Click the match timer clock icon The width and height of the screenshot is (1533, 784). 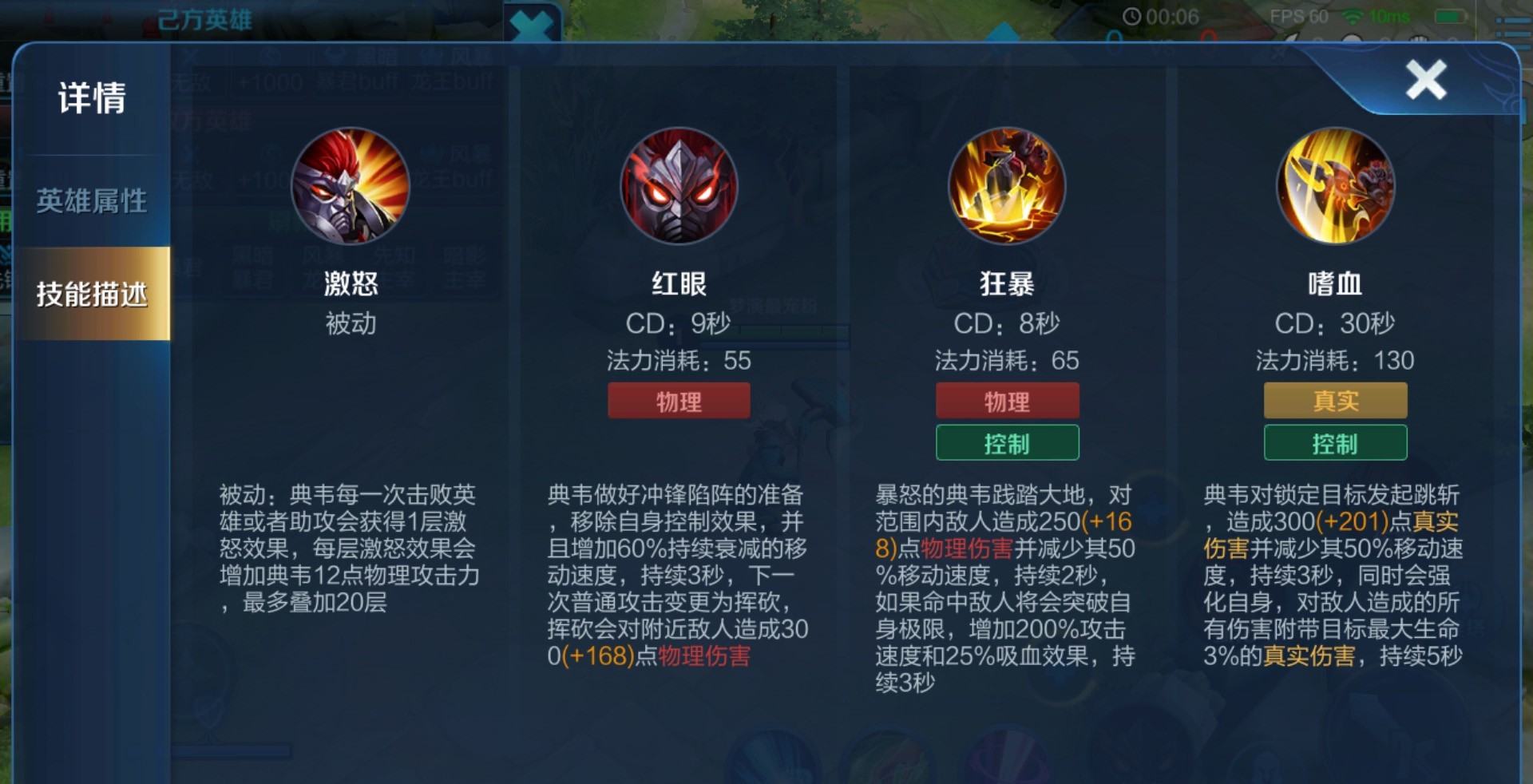(x=1133, y=14)
